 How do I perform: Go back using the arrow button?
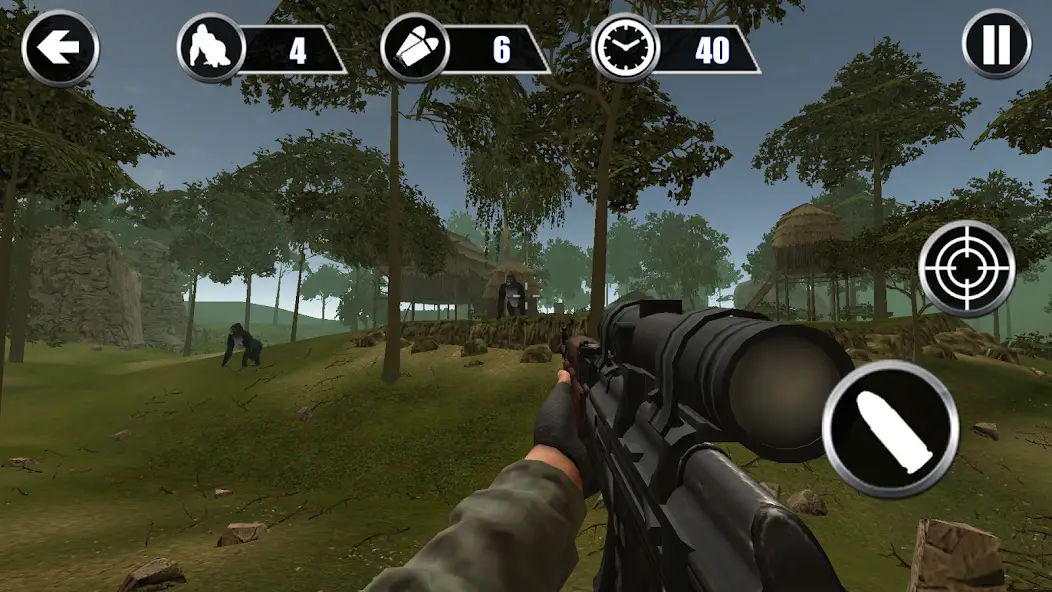[60, 47]
